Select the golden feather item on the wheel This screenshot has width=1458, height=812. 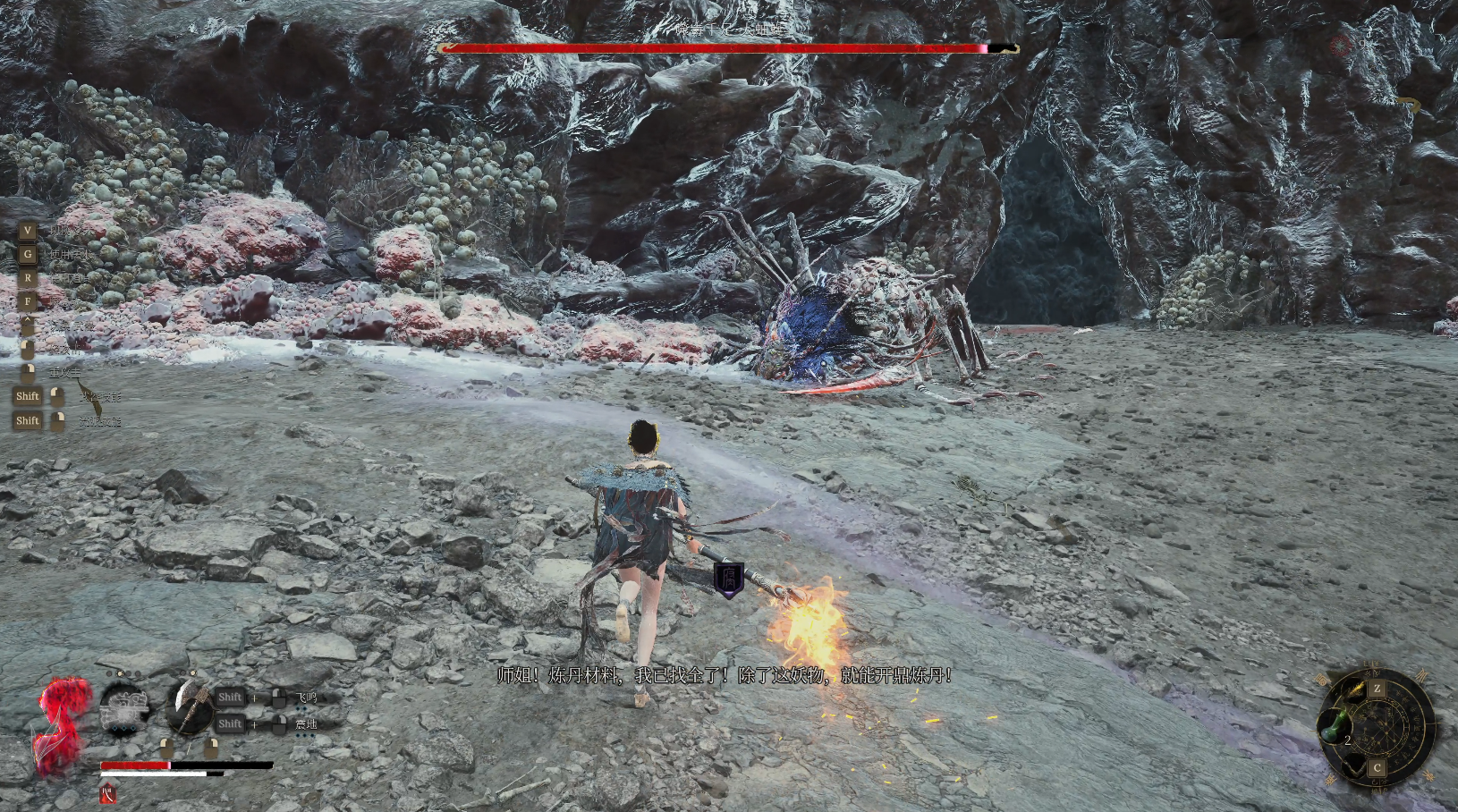(1356, 689)
